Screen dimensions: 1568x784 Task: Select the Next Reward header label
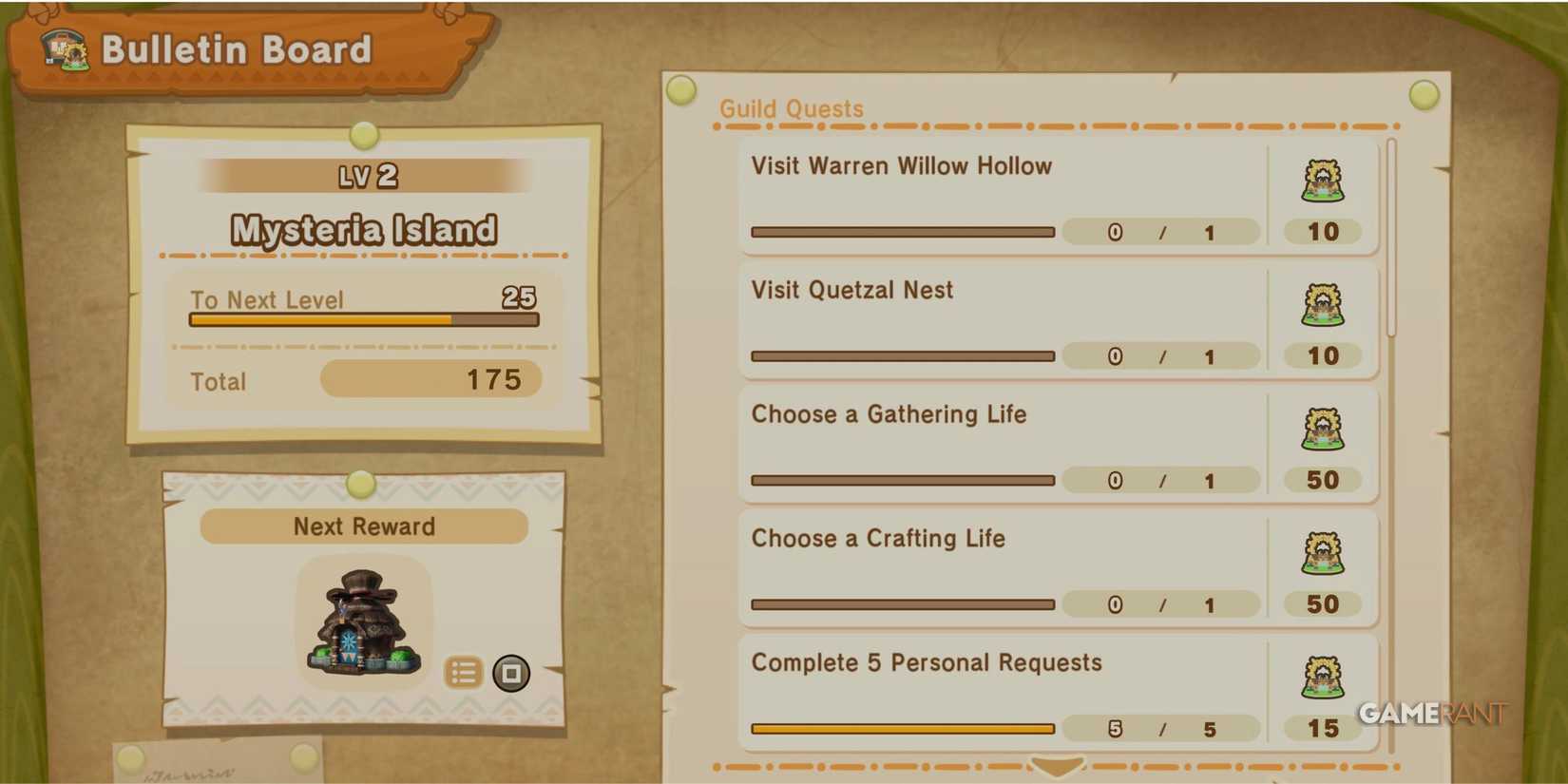point(364,526)
